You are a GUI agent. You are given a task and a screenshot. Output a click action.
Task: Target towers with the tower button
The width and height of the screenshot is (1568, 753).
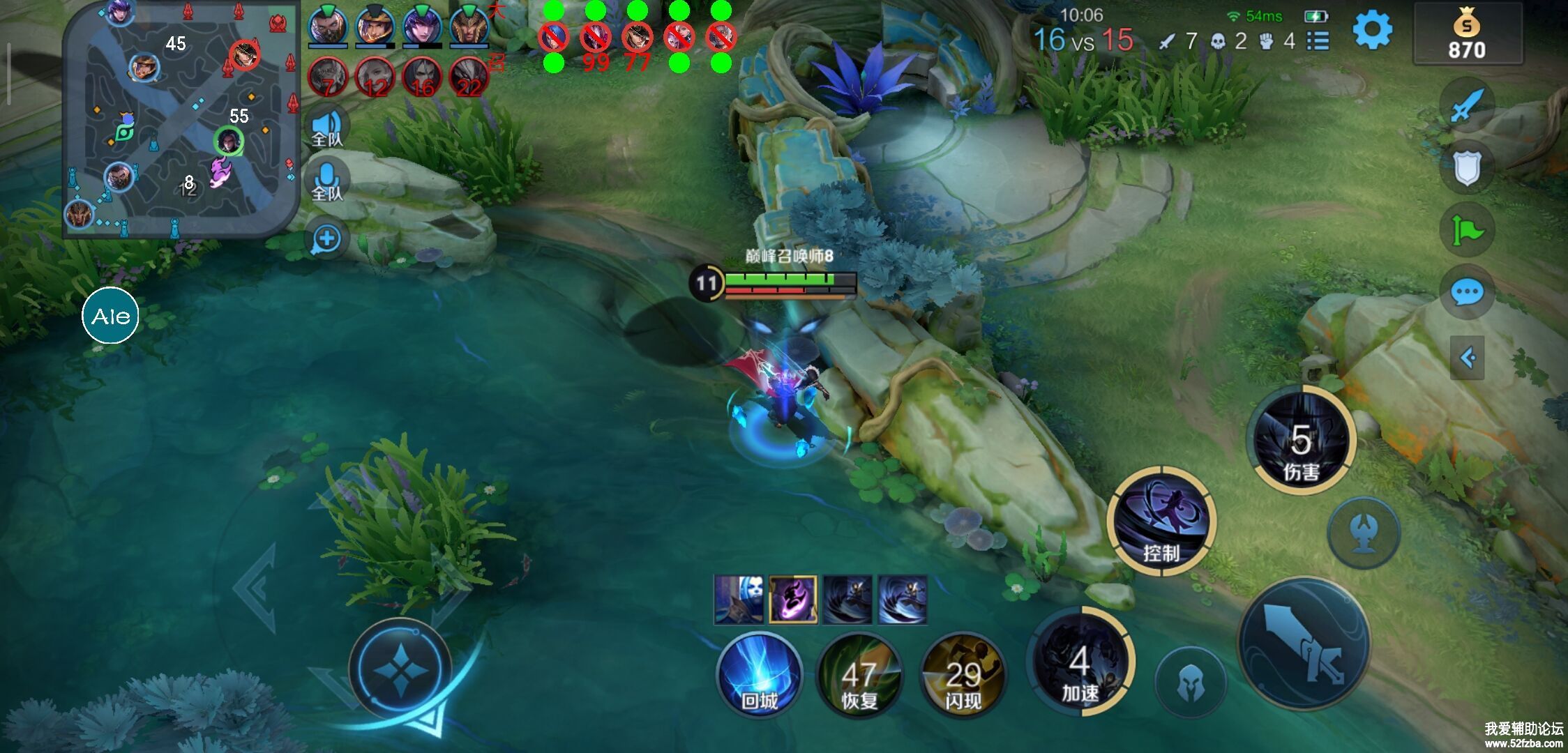tap(1363, 533)
